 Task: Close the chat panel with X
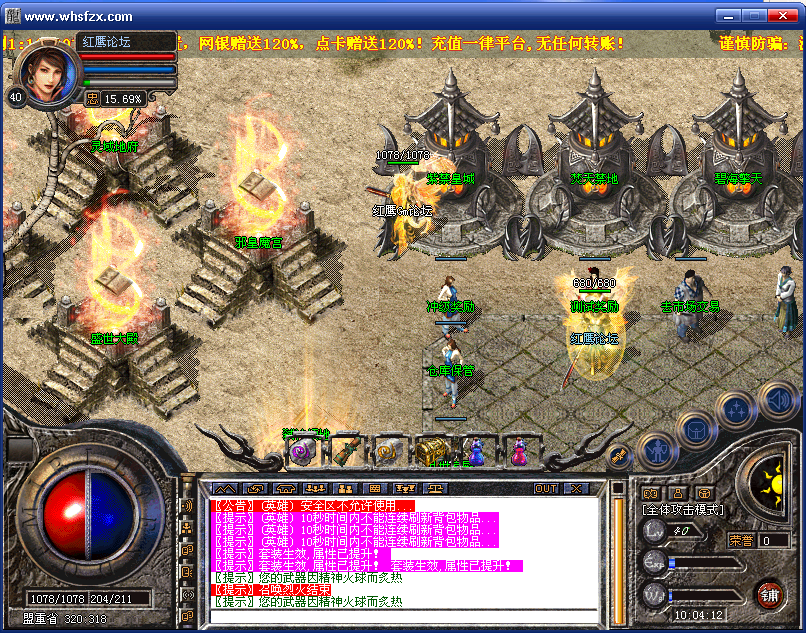point(576,488)
